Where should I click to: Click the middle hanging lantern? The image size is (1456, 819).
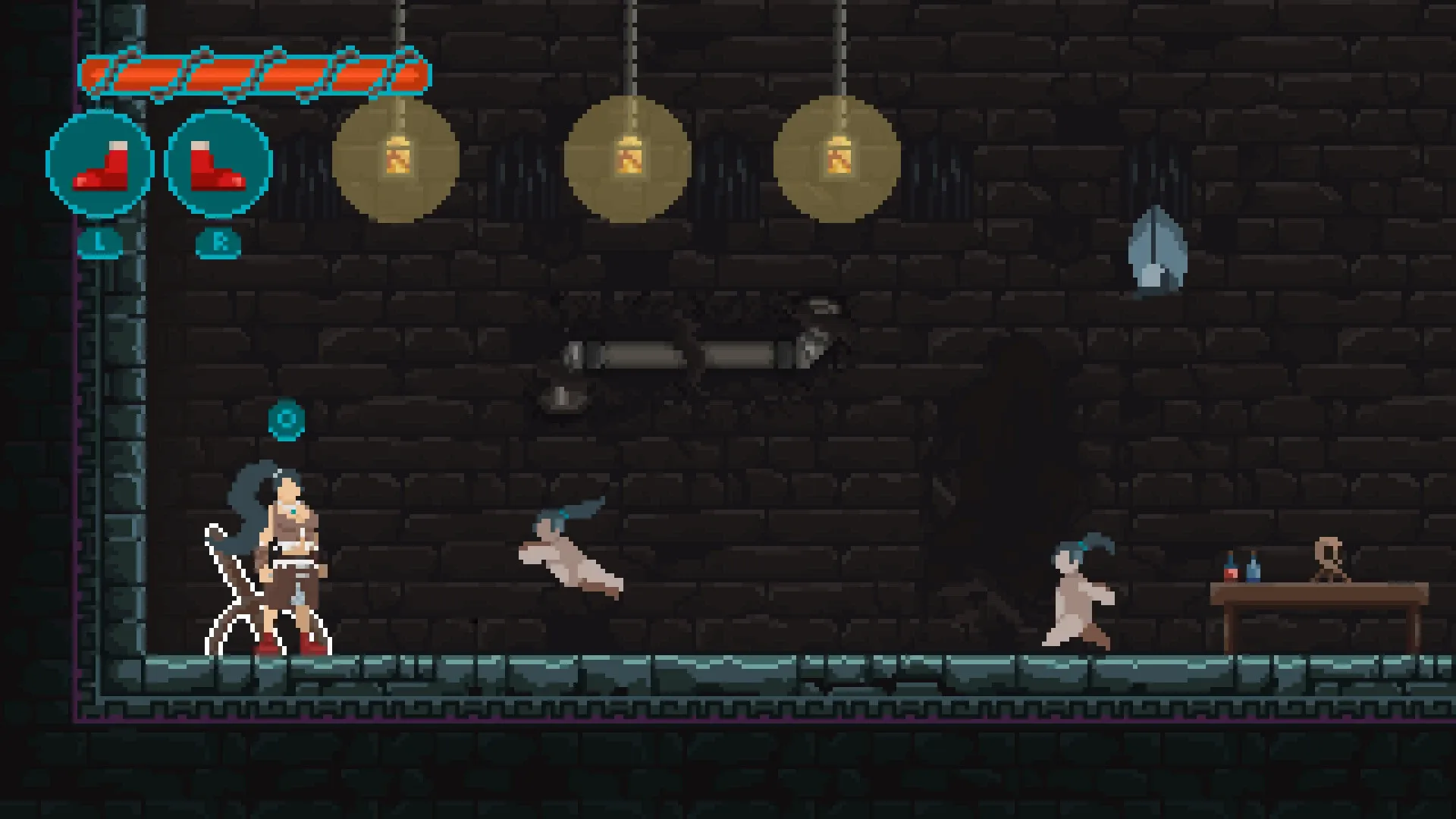629,159
